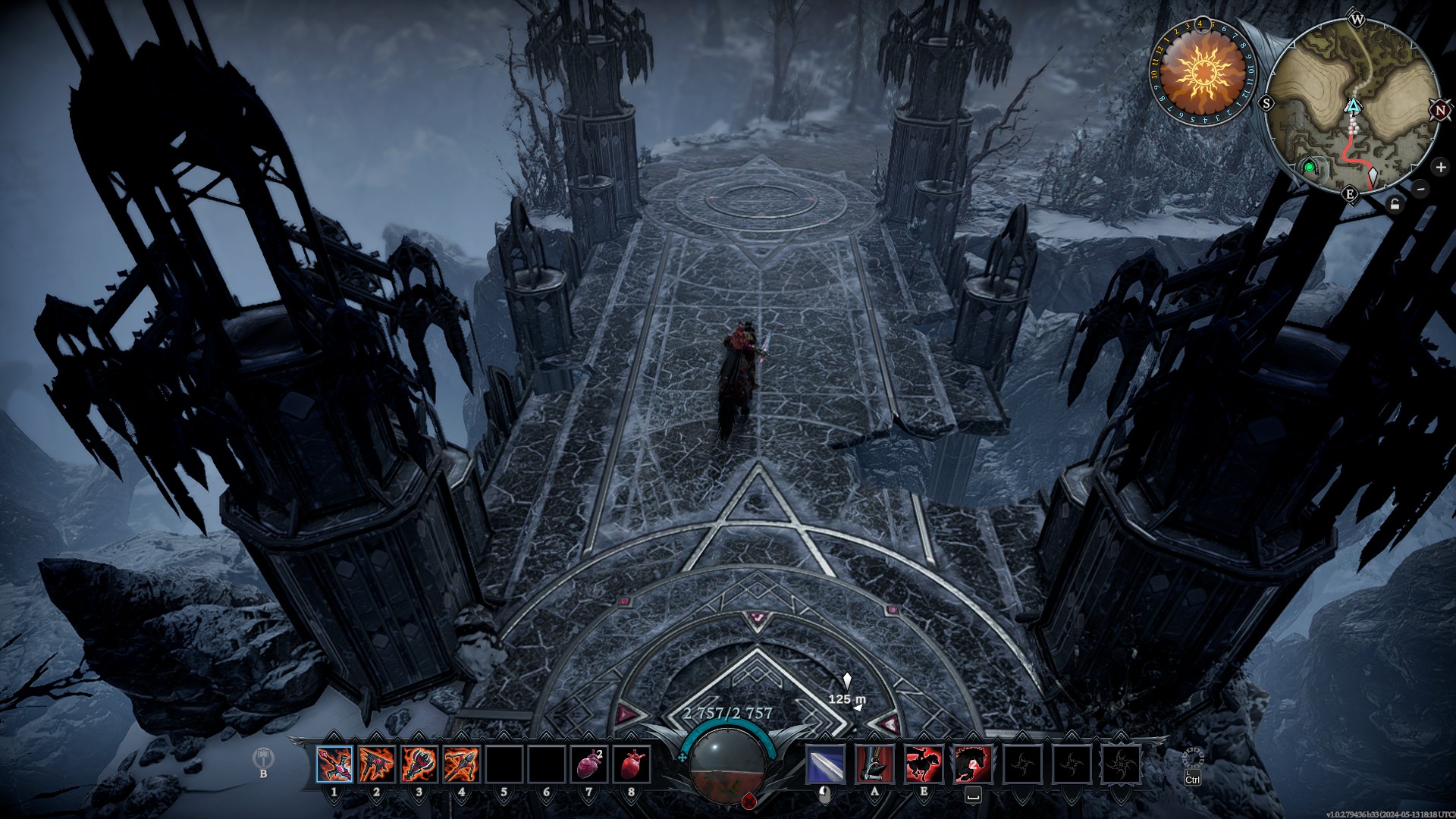Choose the axe weapon in hotbar slot 2
This screenshot has height=819, width=1456.
coord(377,764)
